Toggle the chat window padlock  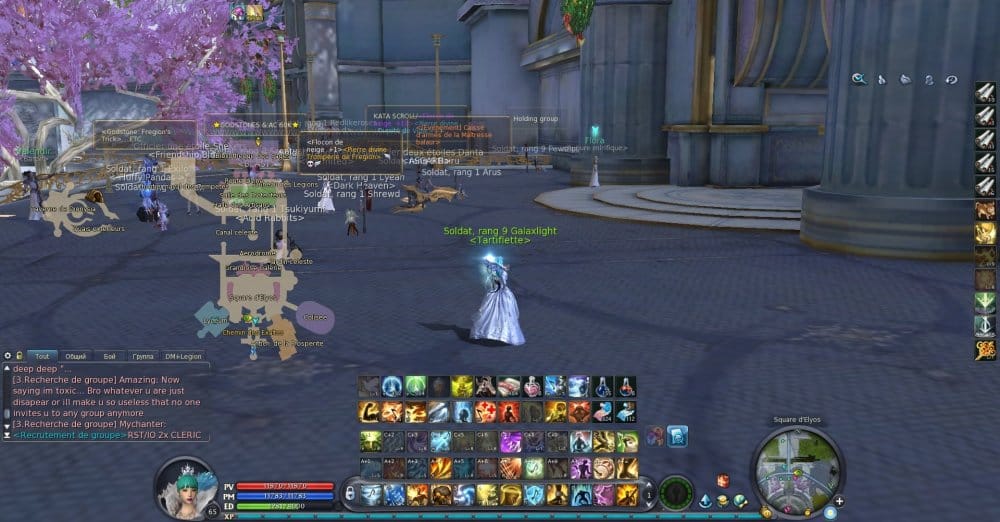[x=19, y=356]
